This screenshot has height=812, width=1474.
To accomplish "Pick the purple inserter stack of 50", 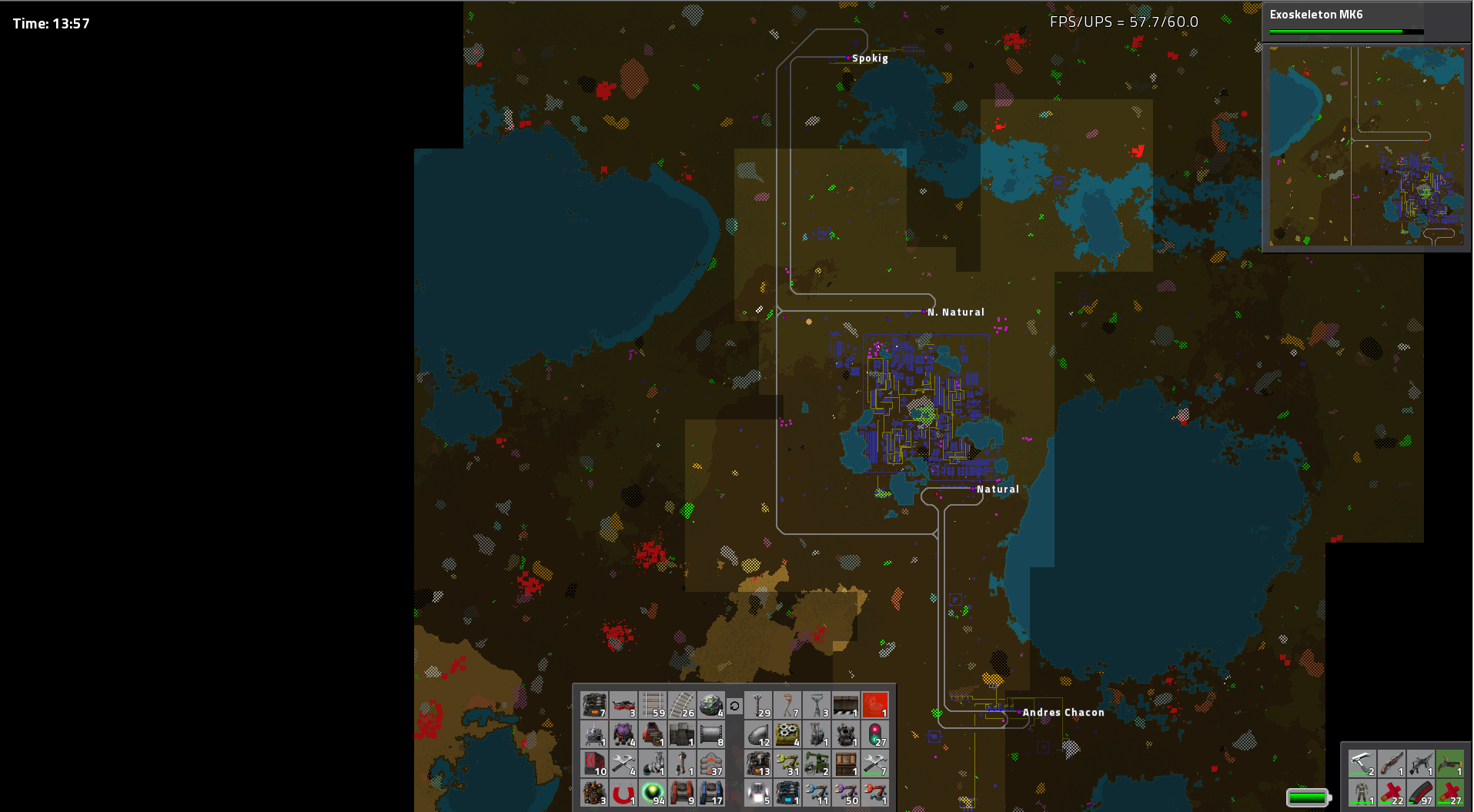I will coord(846,793).
